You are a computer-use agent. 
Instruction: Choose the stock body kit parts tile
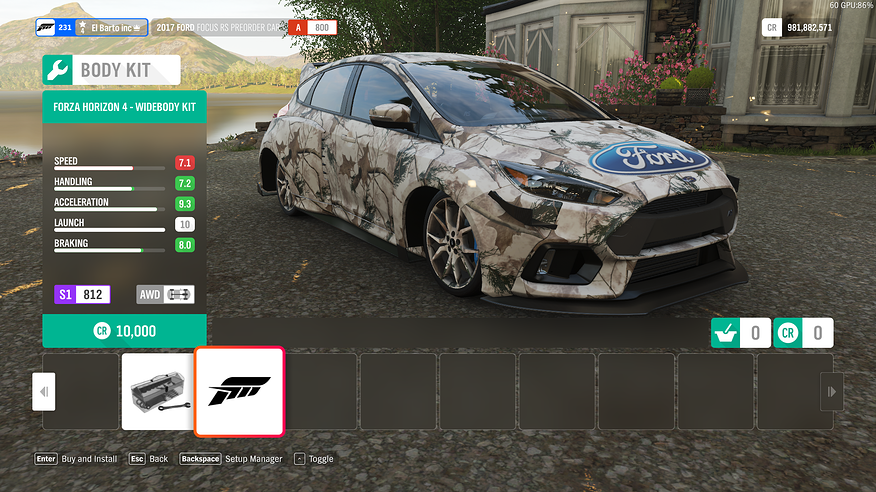click(158, 391)
